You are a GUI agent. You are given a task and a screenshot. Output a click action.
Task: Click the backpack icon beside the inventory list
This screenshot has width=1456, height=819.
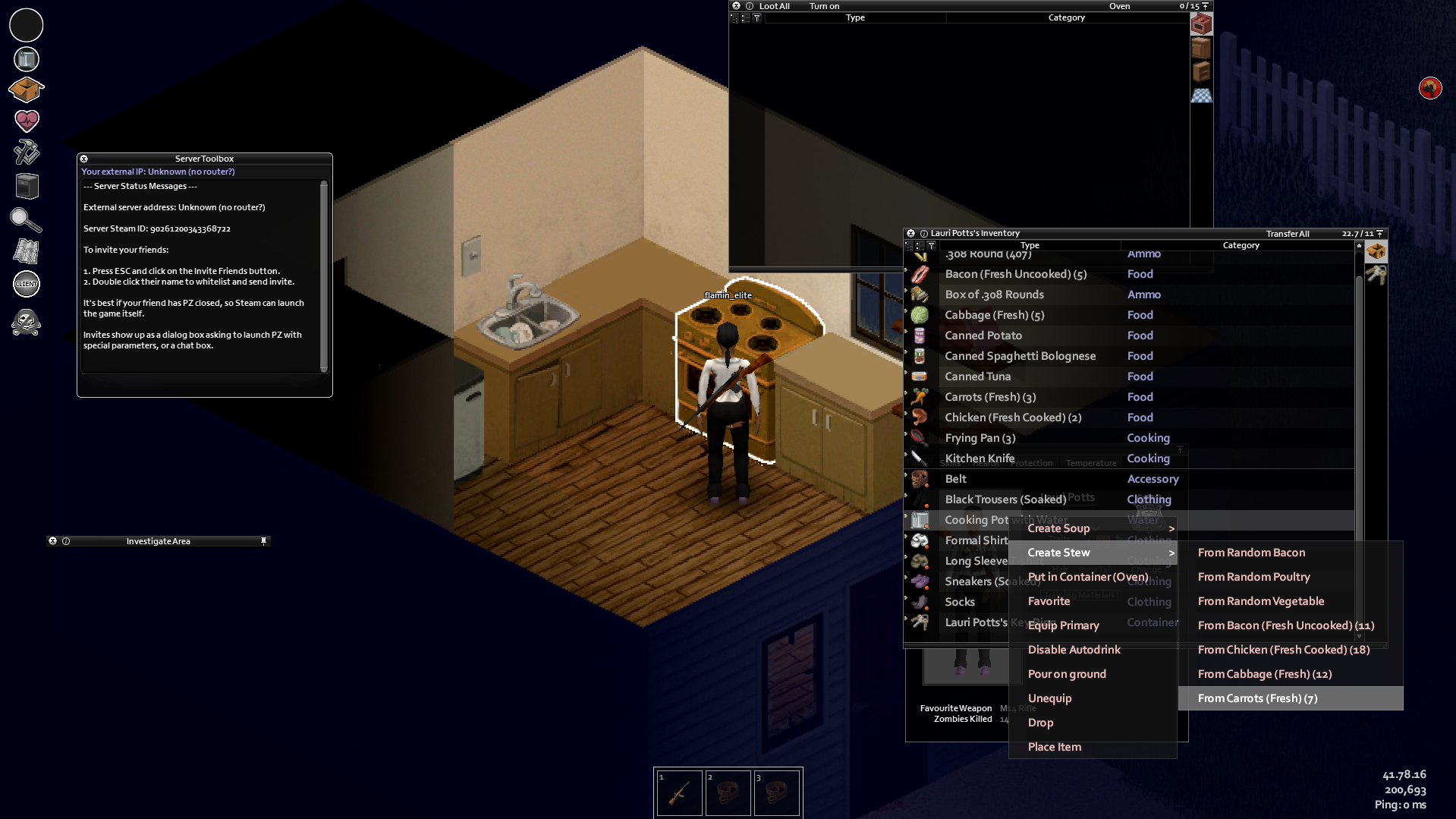1376,250
